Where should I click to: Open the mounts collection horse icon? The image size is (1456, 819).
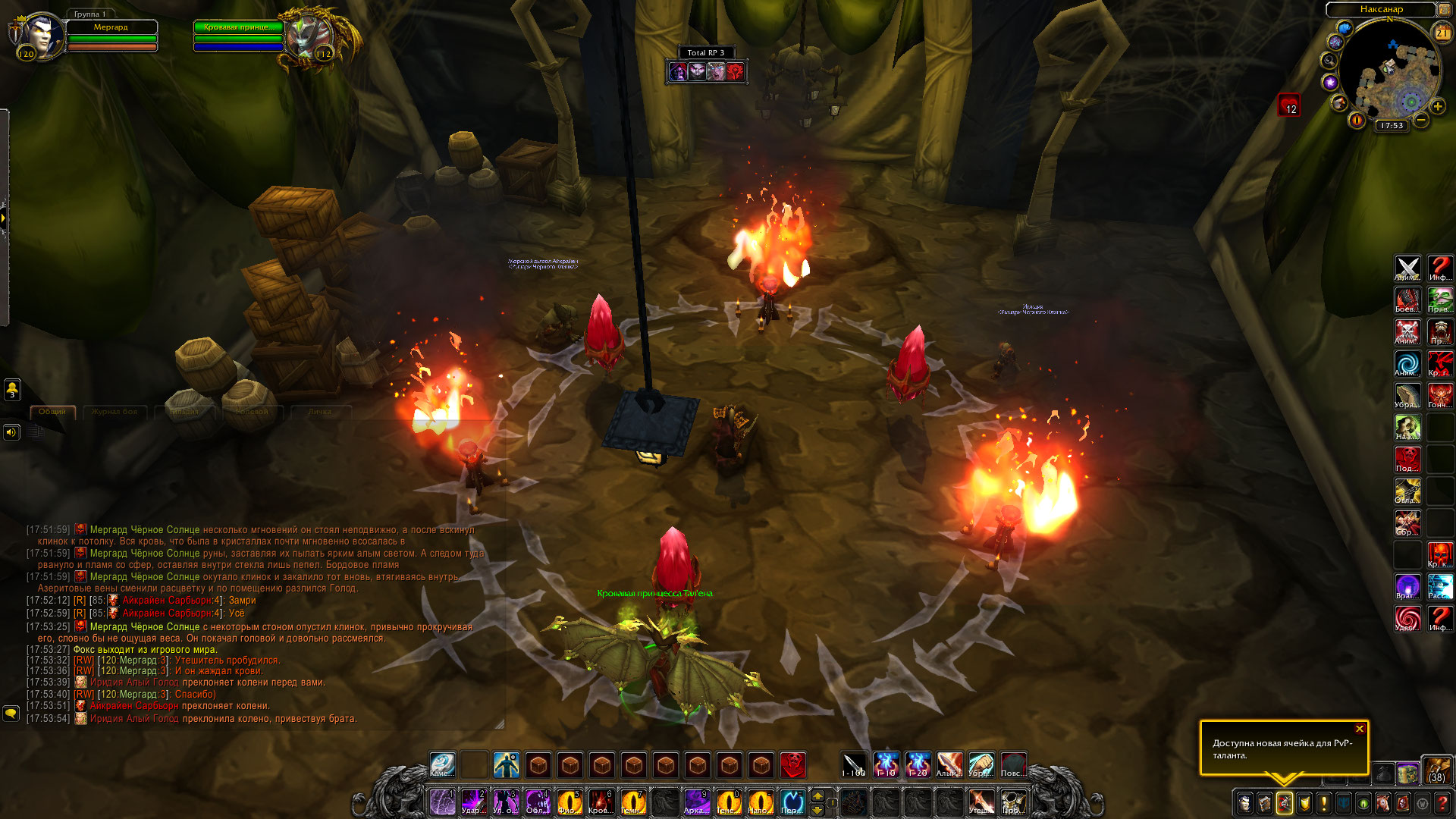point(1383,803)
